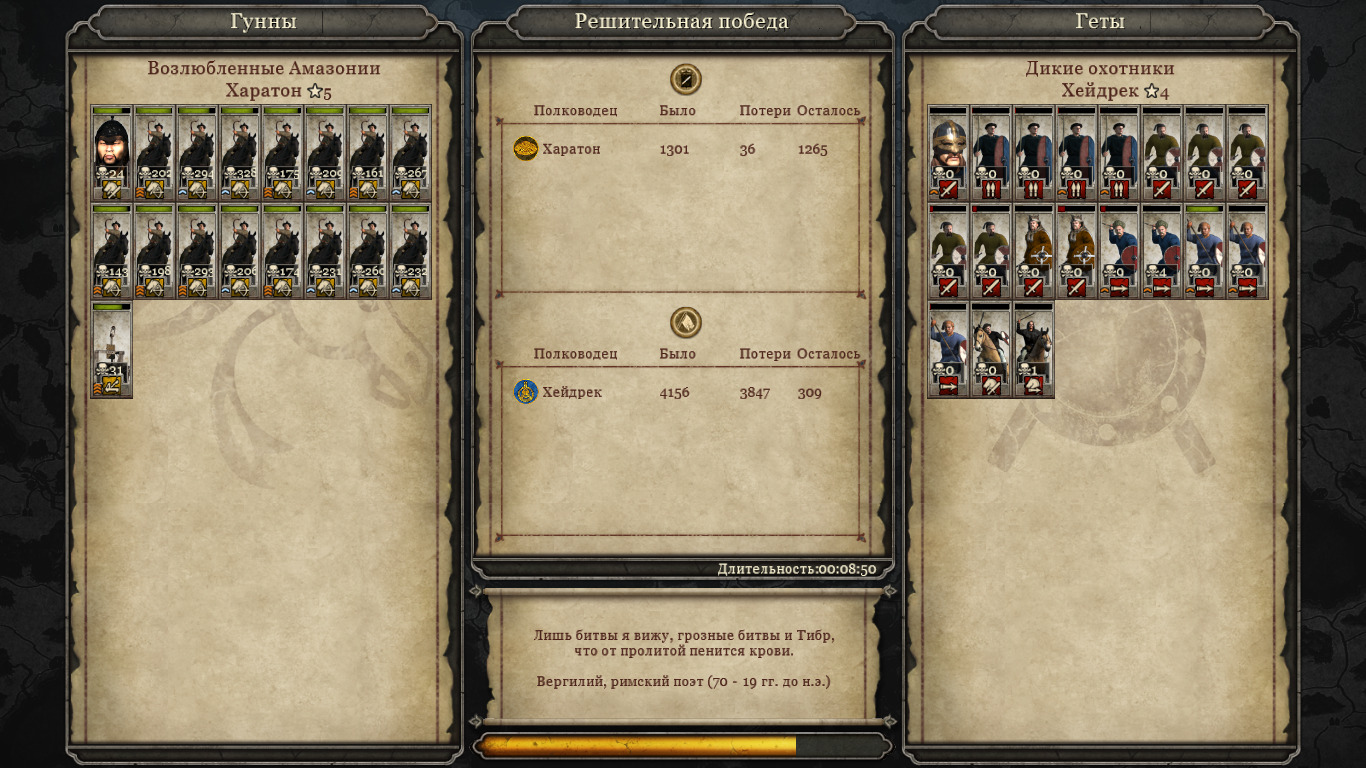Select the Getae unit with green health bar
1366x768 pixels.
[x=1205, y=251]
